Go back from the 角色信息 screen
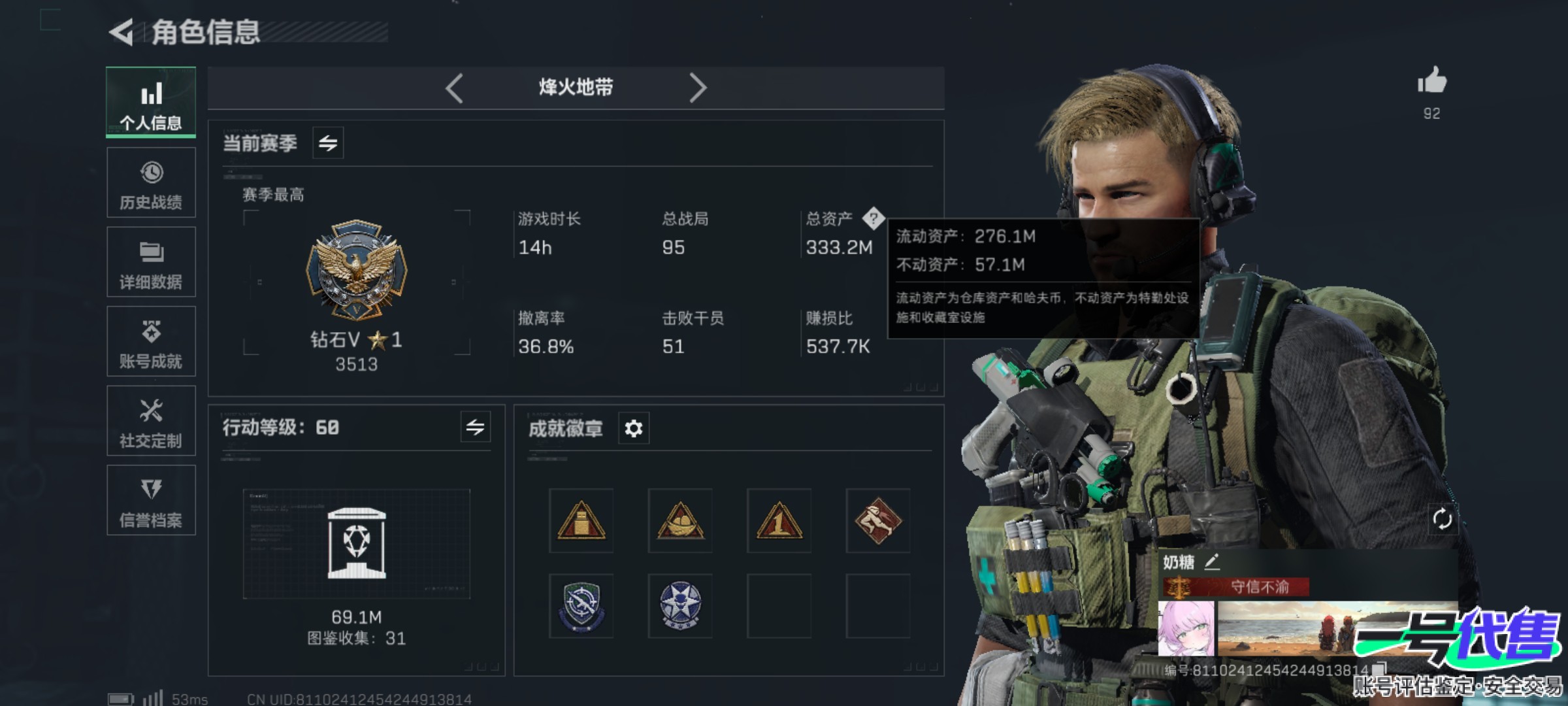 (x=122, y=32)
